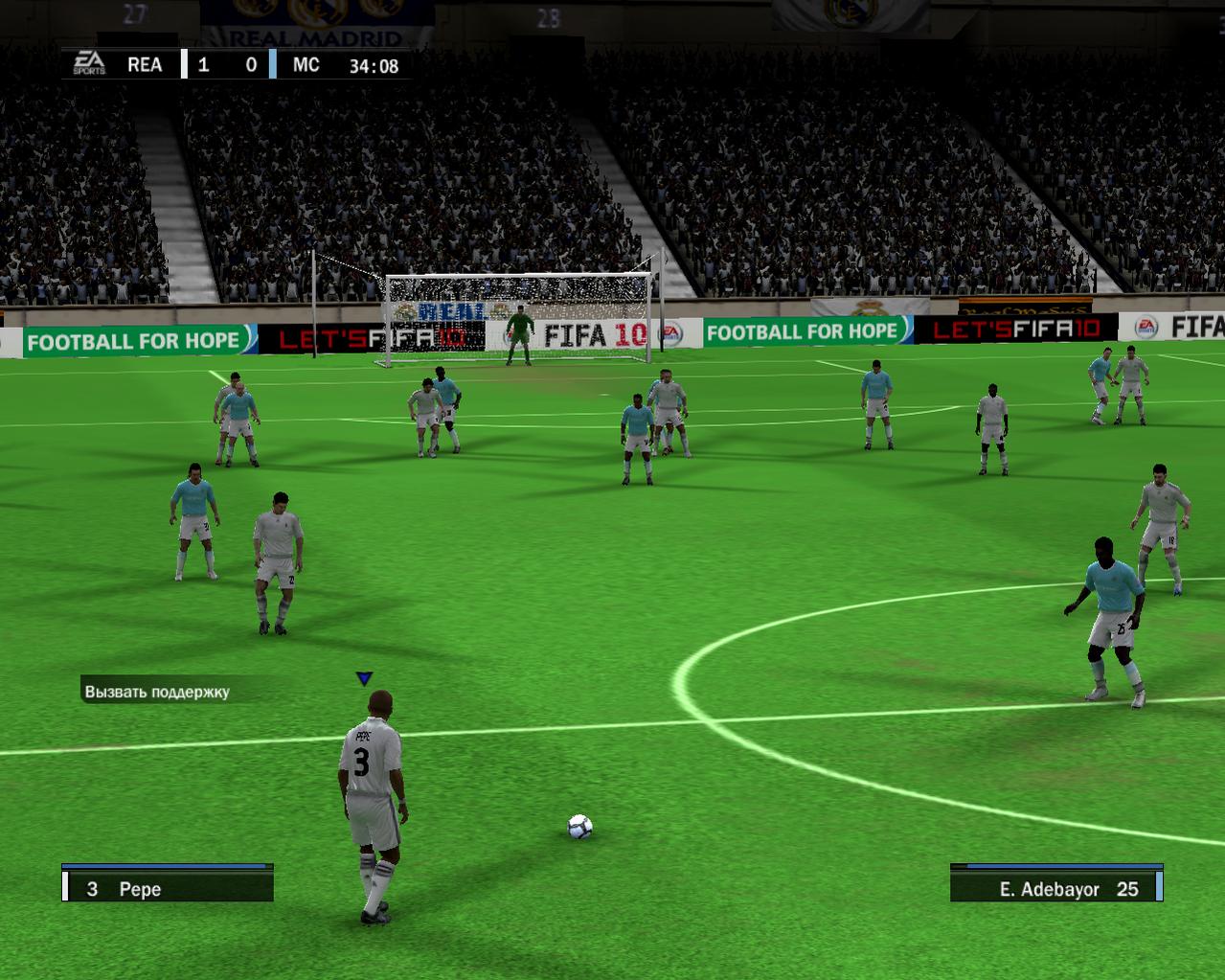Click the "Вызвать поддержку" prompt
This screenshot has width=1225, height=980.
(x=157, y=691)
